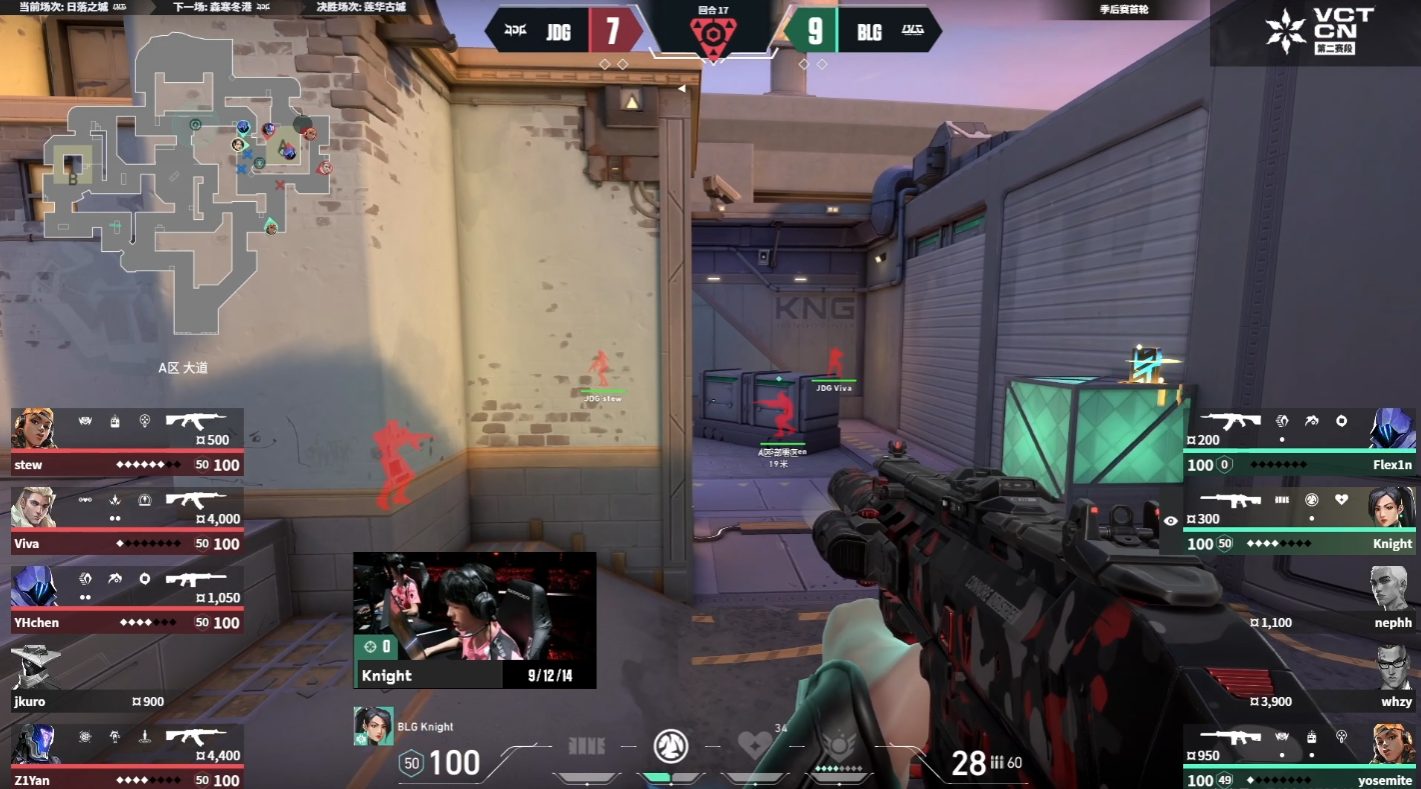Activate the highlighted Slow Orb ability
The height and width of the screenshot is (789, 1421).
(x=670, y=746)
